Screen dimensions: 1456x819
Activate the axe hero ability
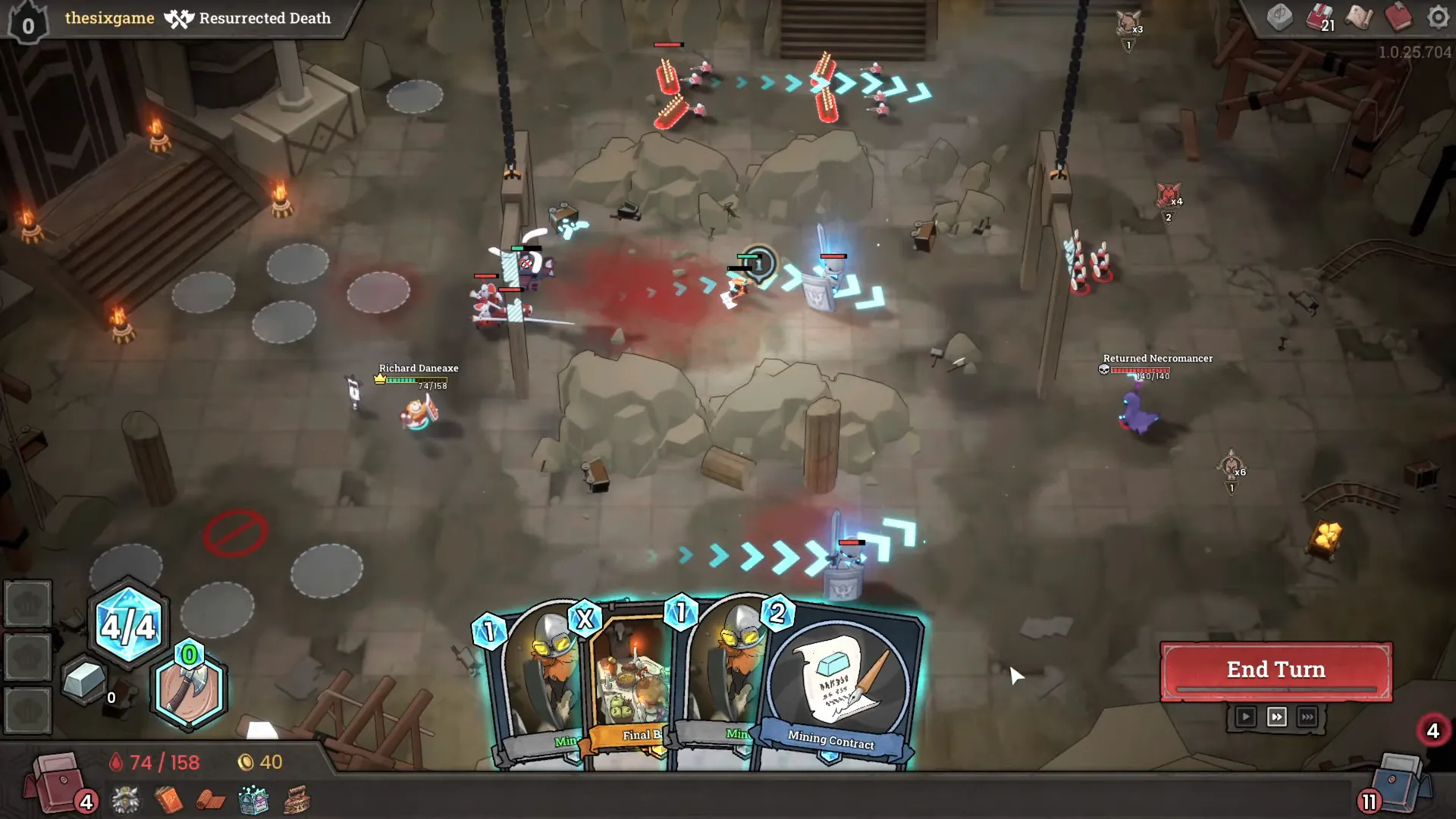[189, 689]
